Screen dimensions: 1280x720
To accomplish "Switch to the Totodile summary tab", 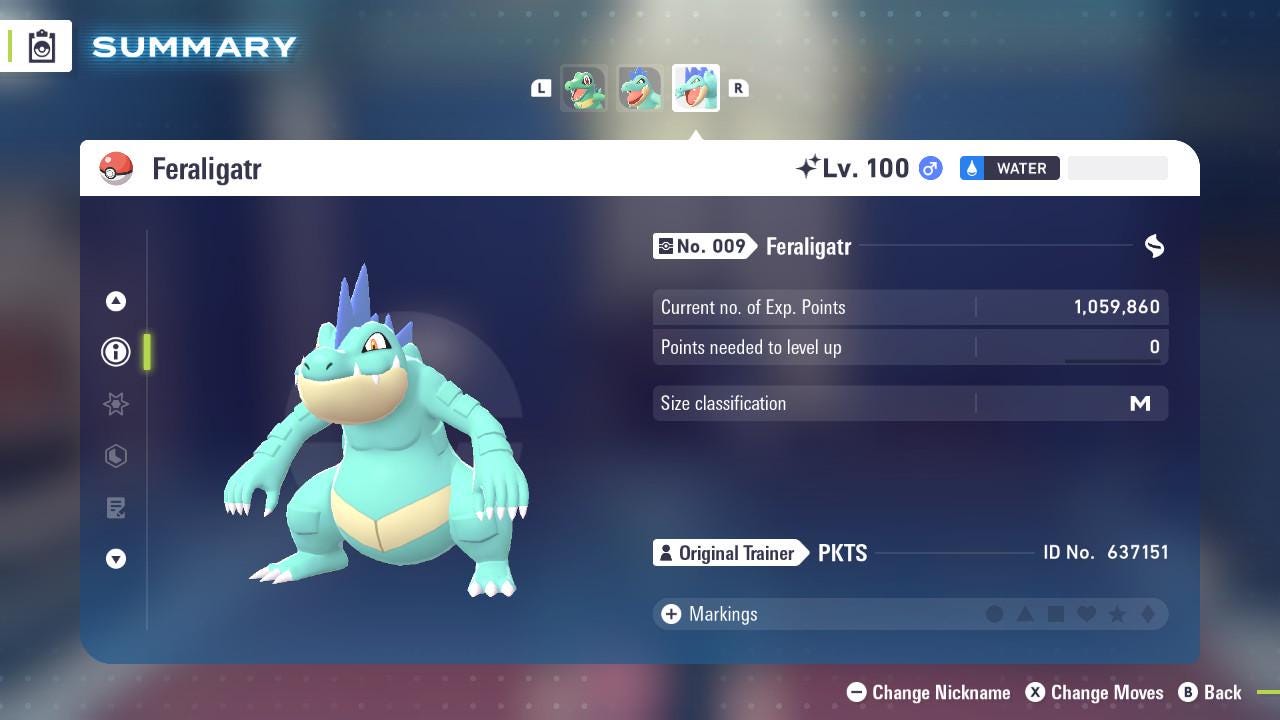I will [584, 88].
